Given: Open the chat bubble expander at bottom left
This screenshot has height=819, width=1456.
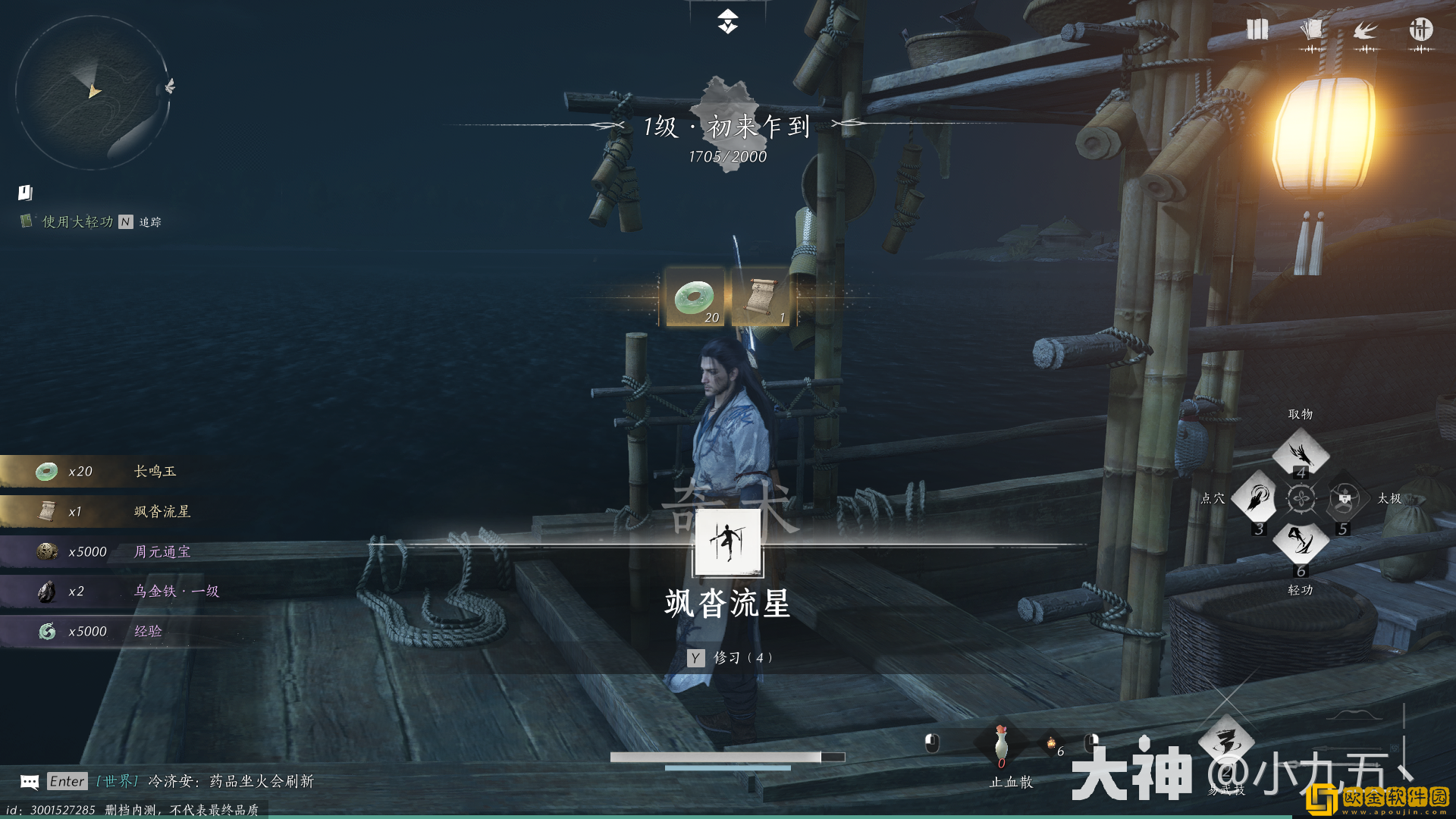Looking at the screenshot, I should 29,781.
